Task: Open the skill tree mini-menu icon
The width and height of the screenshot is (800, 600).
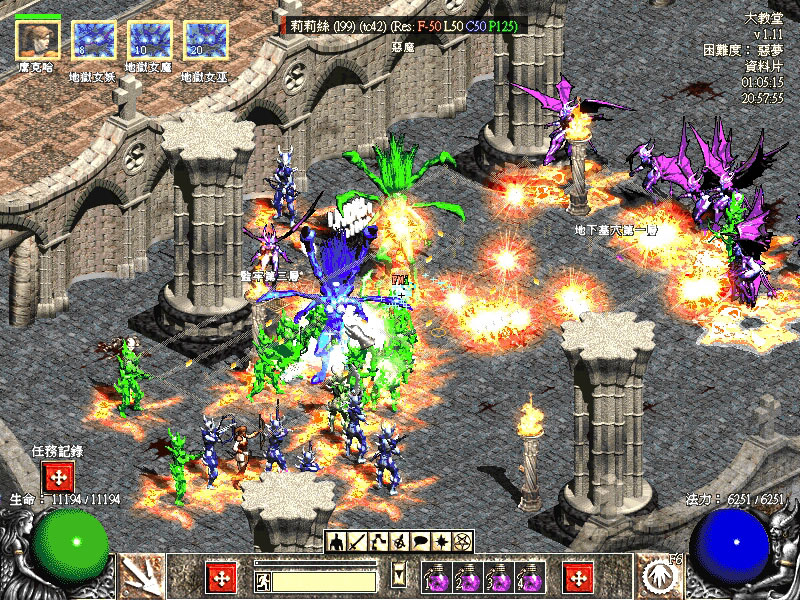Action: (378, 542)
